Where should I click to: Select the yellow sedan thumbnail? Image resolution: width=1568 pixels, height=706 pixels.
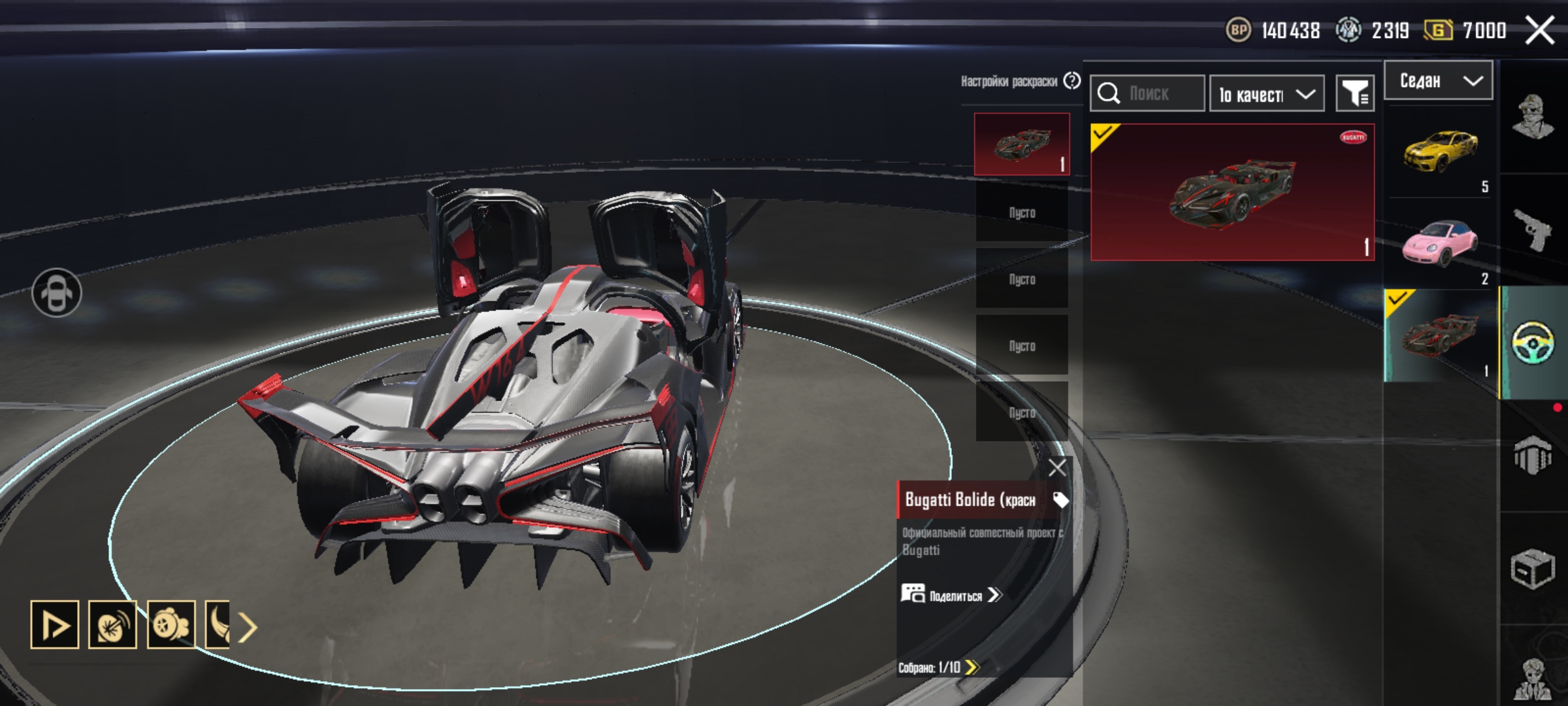pyautogui.click(x=1440, y=152)
